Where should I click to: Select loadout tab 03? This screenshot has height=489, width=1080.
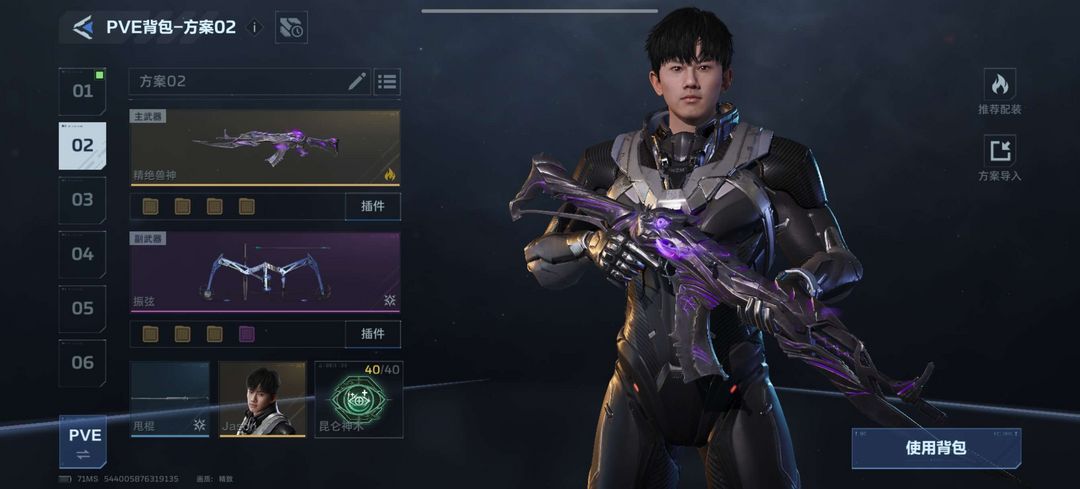(82, 200)
